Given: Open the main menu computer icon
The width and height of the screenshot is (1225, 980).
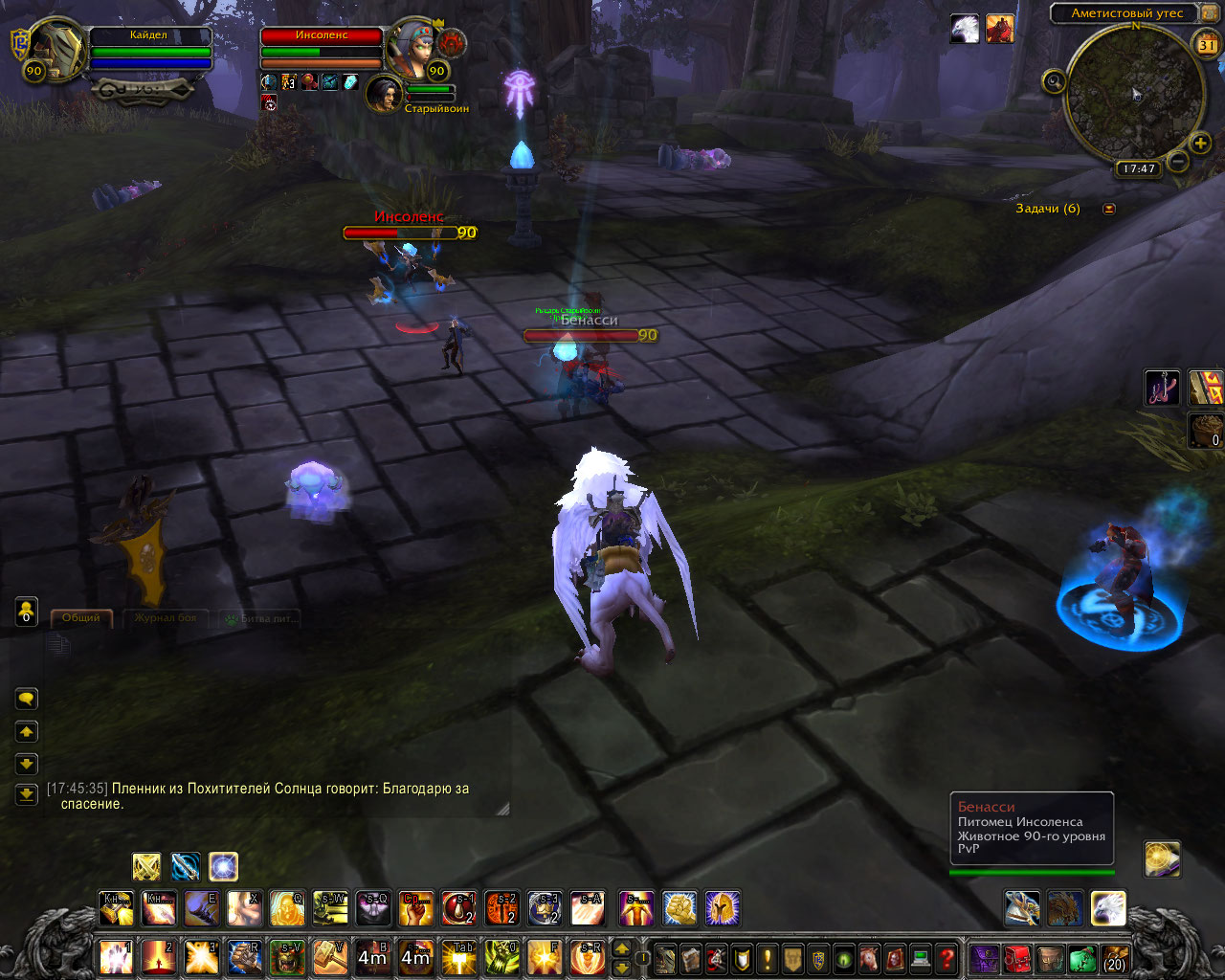Looking at the screenshot, I should coord(921,957).
